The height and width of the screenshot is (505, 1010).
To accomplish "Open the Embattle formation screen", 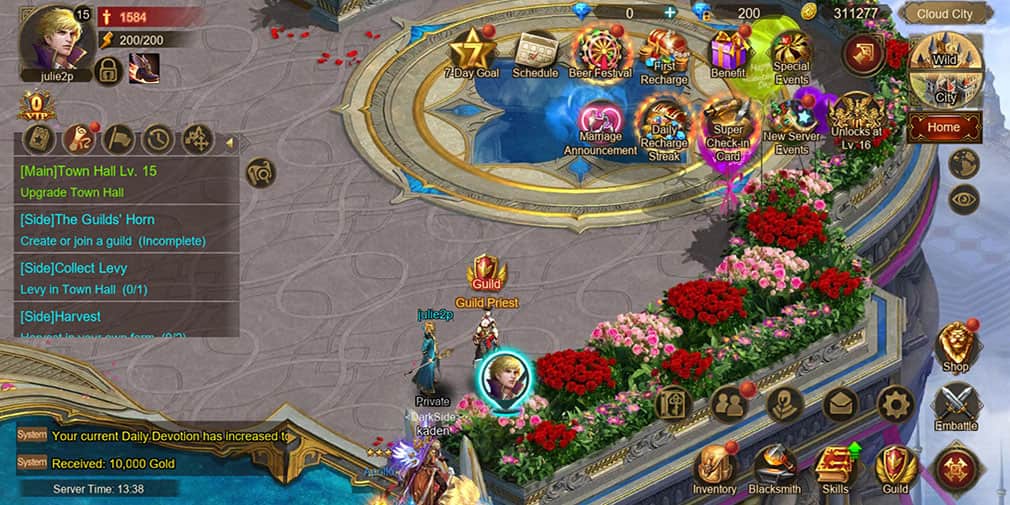I will point(956,405).
